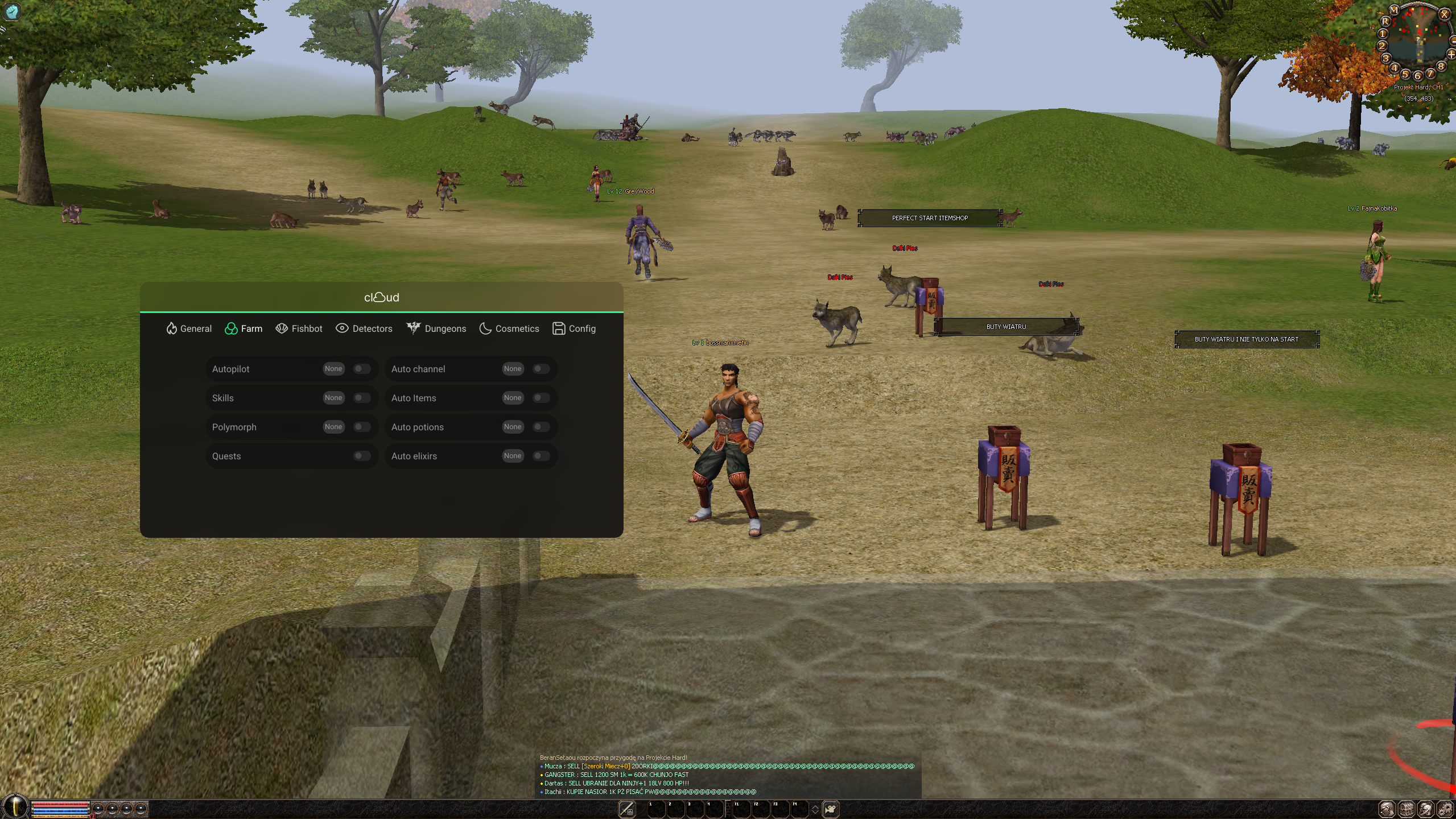This screenshot has height=819, width=1456.
Task: Turn on the Auto potions toggle
Action: pyautogui.click(x=541, y=427)
